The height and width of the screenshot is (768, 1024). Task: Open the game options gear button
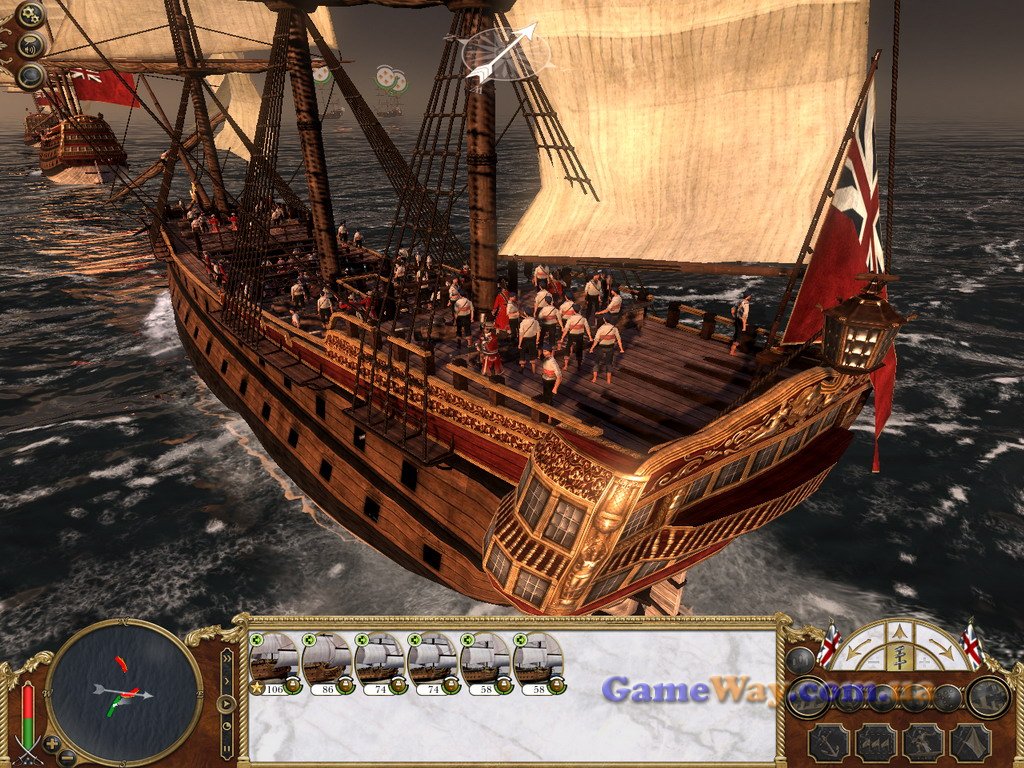click(31, 15)
